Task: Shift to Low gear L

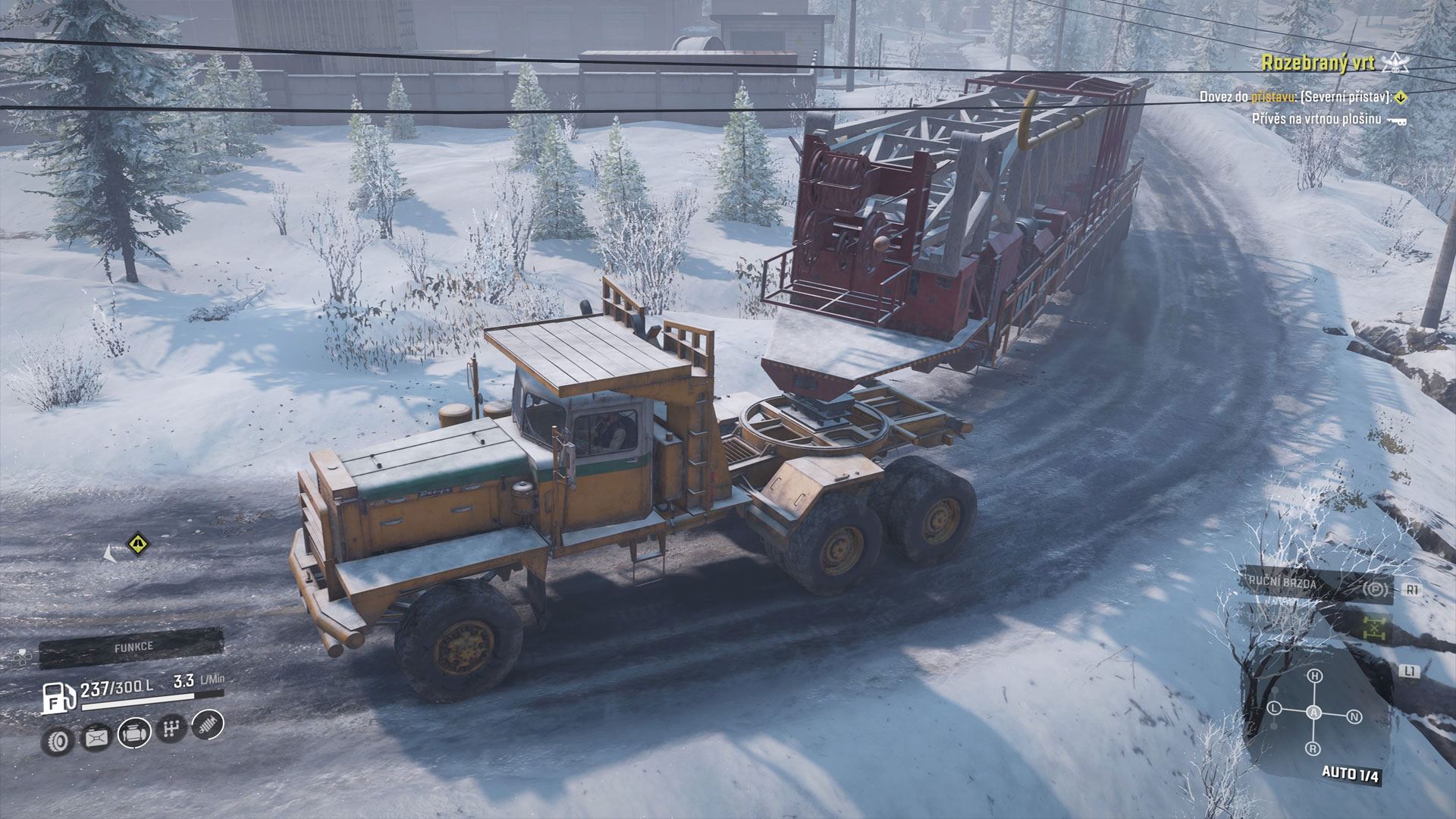Action: click(1275, 708)
